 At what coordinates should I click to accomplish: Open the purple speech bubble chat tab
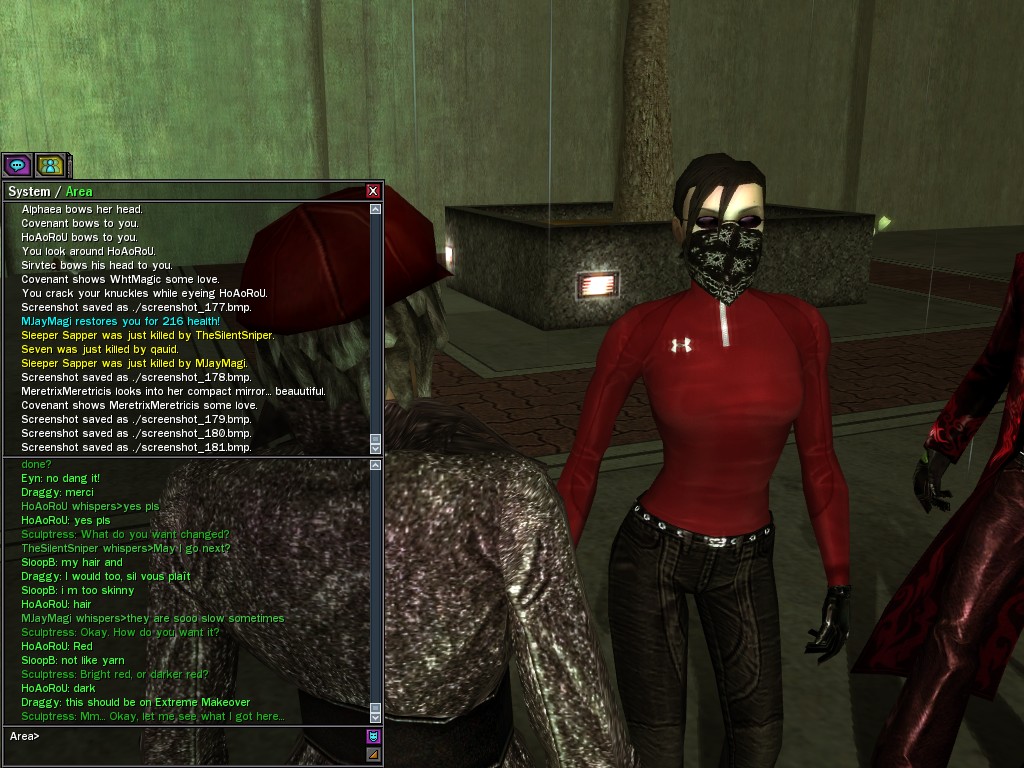[17, 165]
